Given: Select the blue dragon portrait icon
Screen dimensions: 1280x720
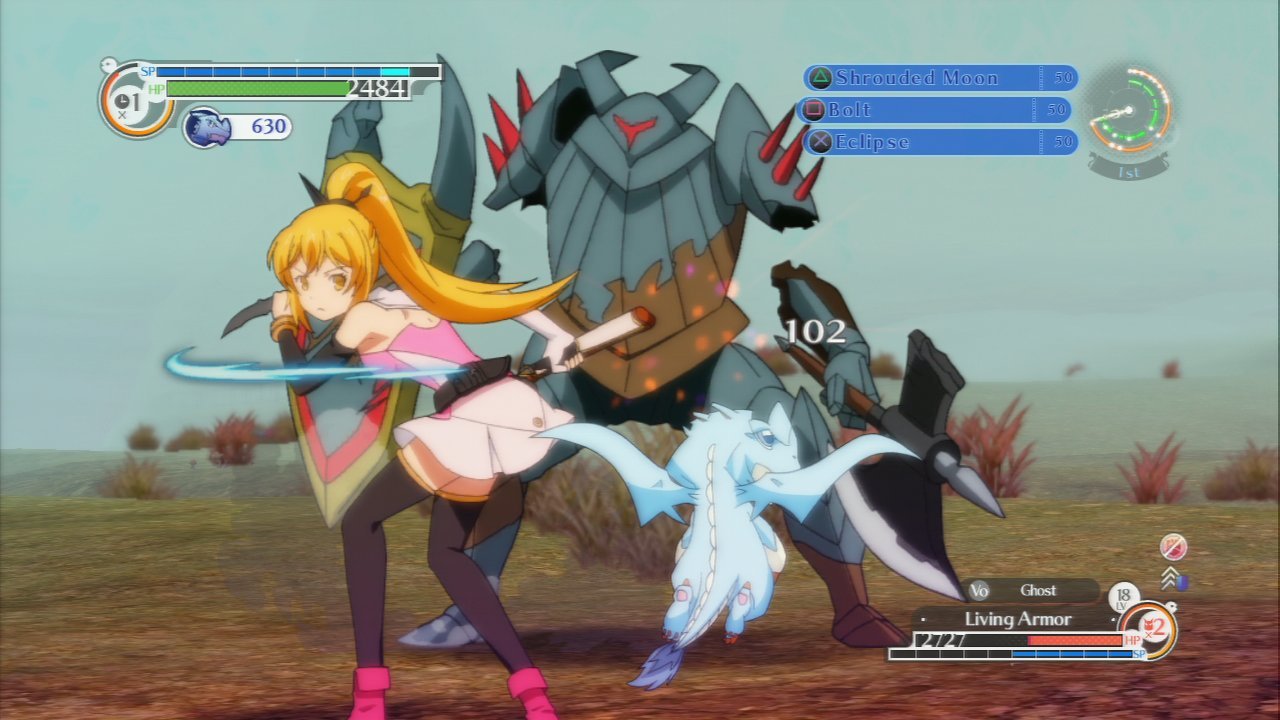Looking at the screenshot, I should click(x=208, y=127).
